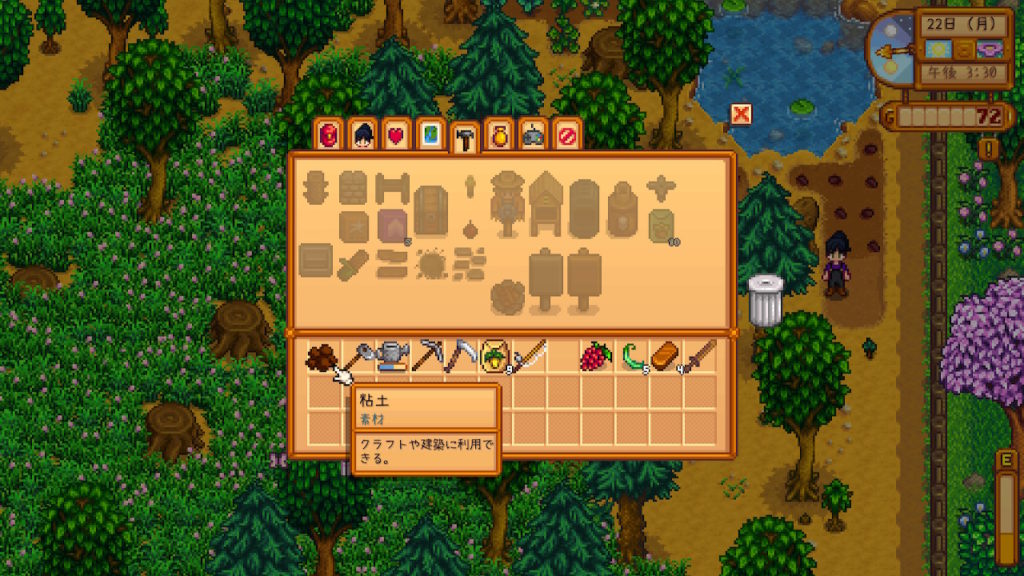Choose the green bean item

pyautogui.click(x=631, y=357)
